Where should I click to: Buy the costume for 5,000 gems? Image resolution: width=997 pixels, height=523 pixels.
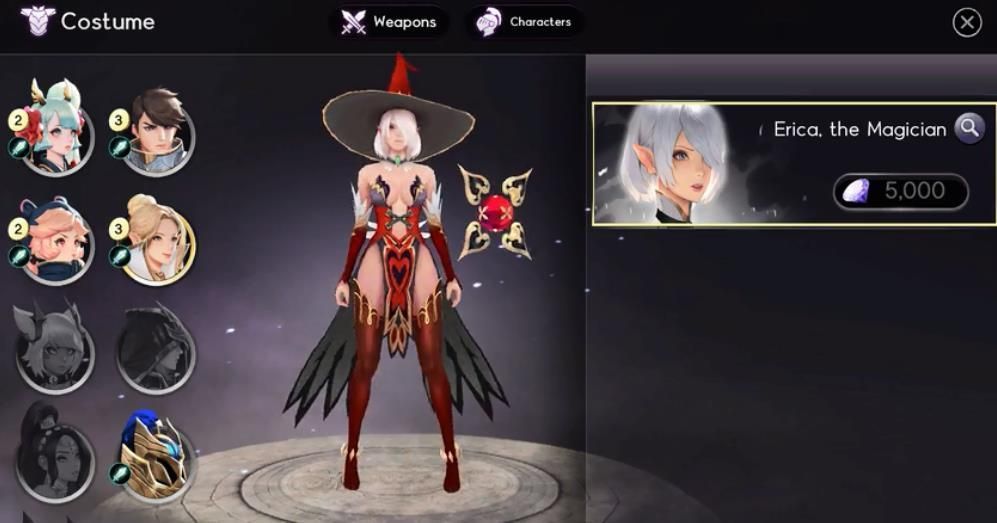pyautogui.click(x=901, y=192)
